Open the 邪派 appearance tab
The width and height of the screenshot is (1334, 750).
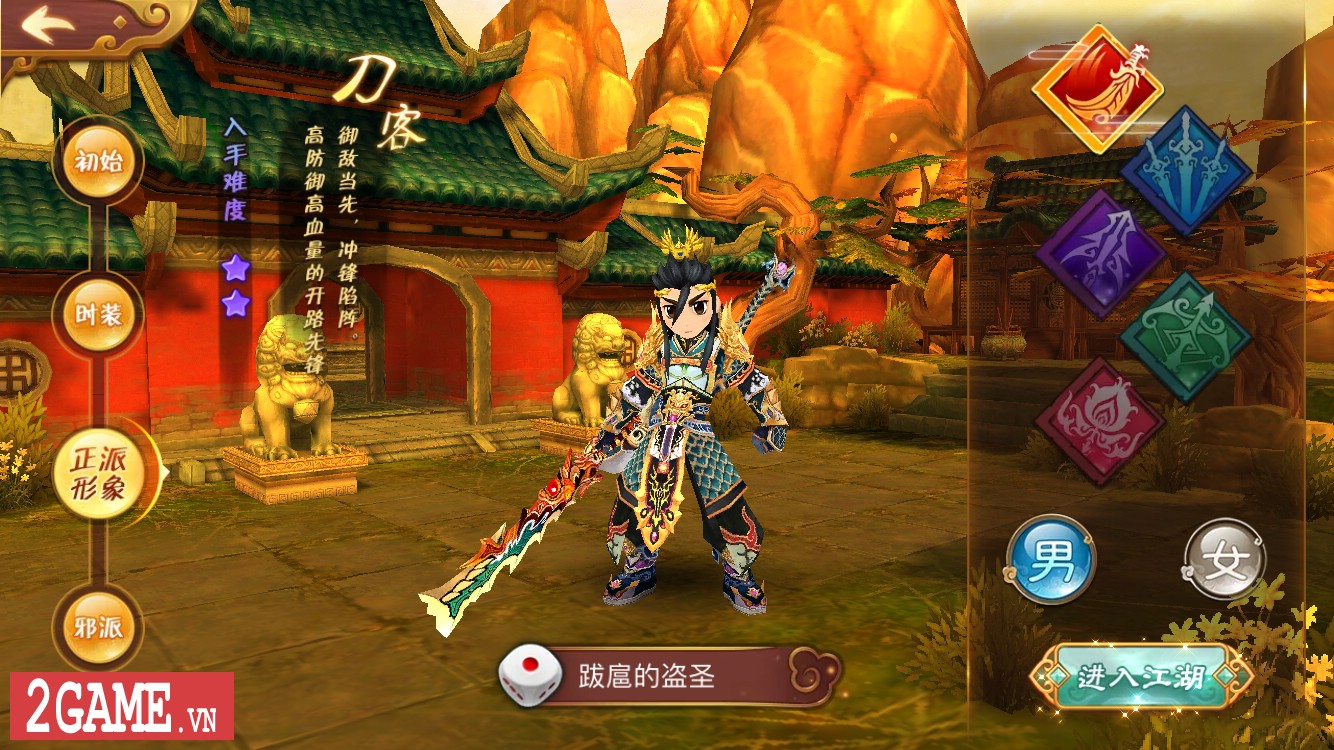tap(99, 627)
